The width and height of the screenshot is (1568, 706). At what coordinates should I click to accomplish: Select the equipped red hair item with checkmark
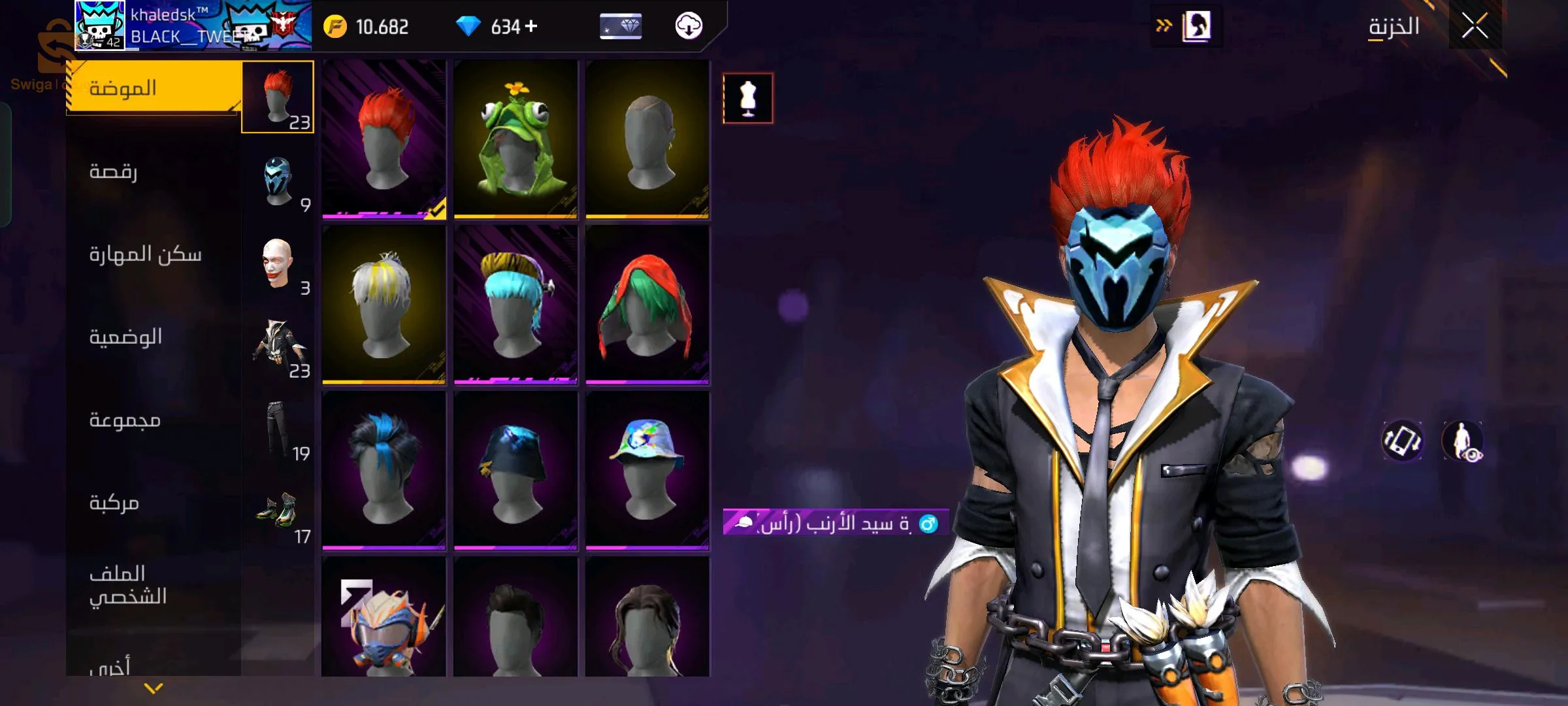(x=384, y=137)
